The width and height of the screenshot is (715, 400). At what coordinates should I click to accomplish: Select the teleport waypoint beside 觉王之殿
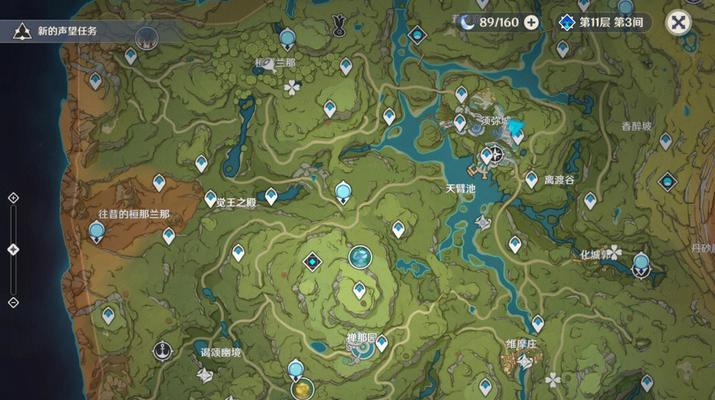pyautogui.click(x=211, y=199)
